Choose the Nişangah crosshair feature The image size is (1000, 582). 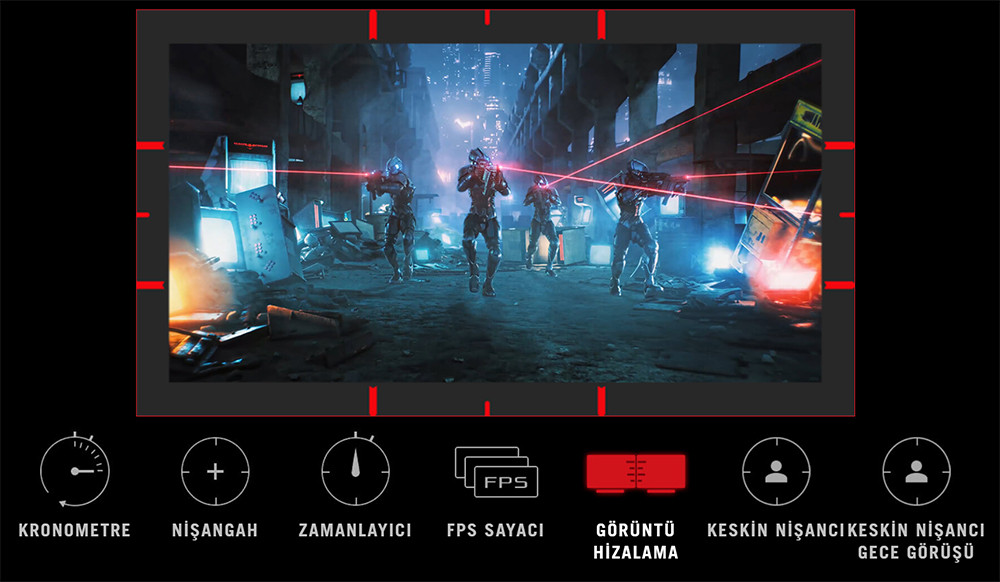[x=215, y=471]
